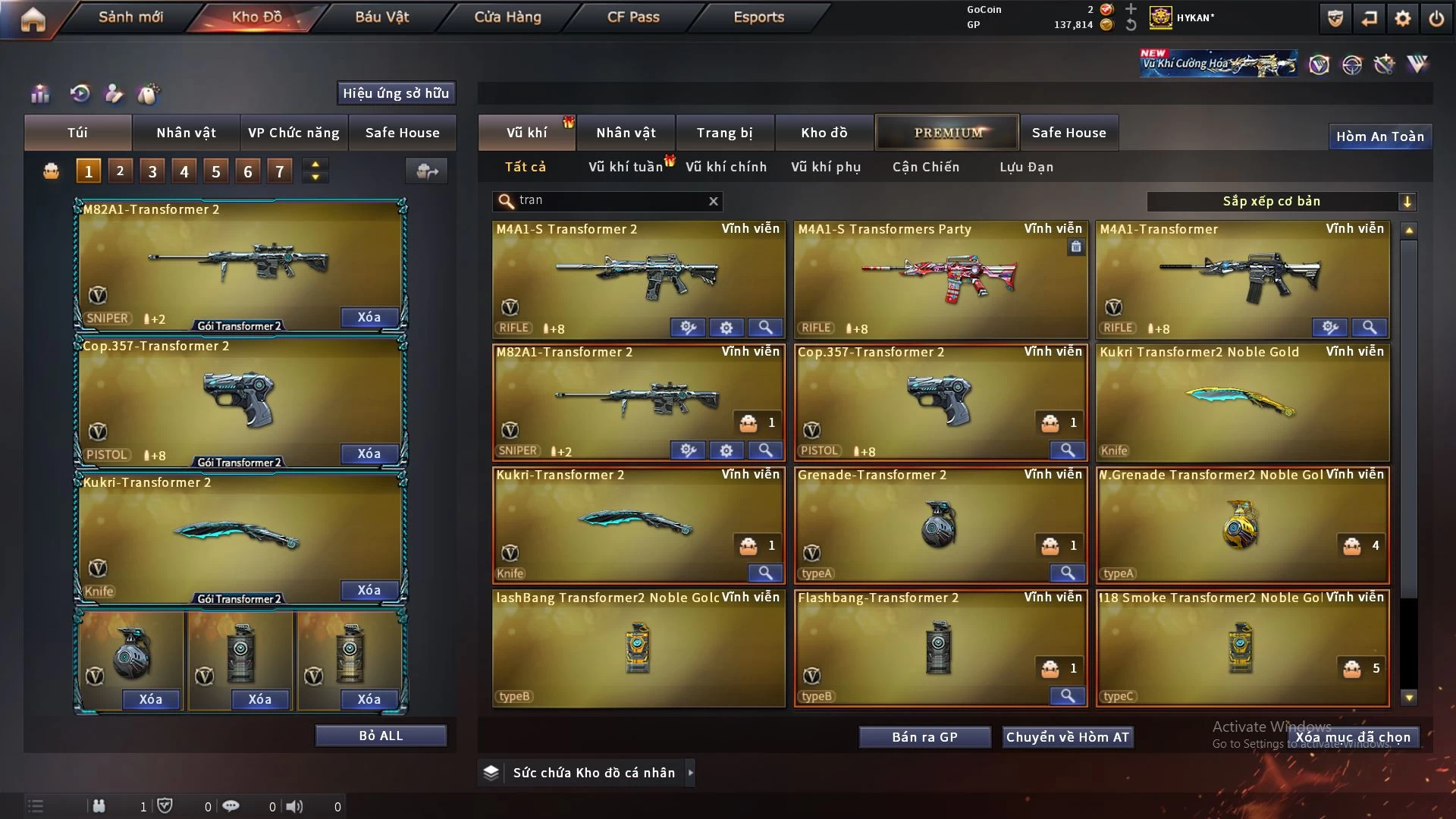Open the gear settings icon
Viewport: 1456px width, 819px height.
point(1402,18)
